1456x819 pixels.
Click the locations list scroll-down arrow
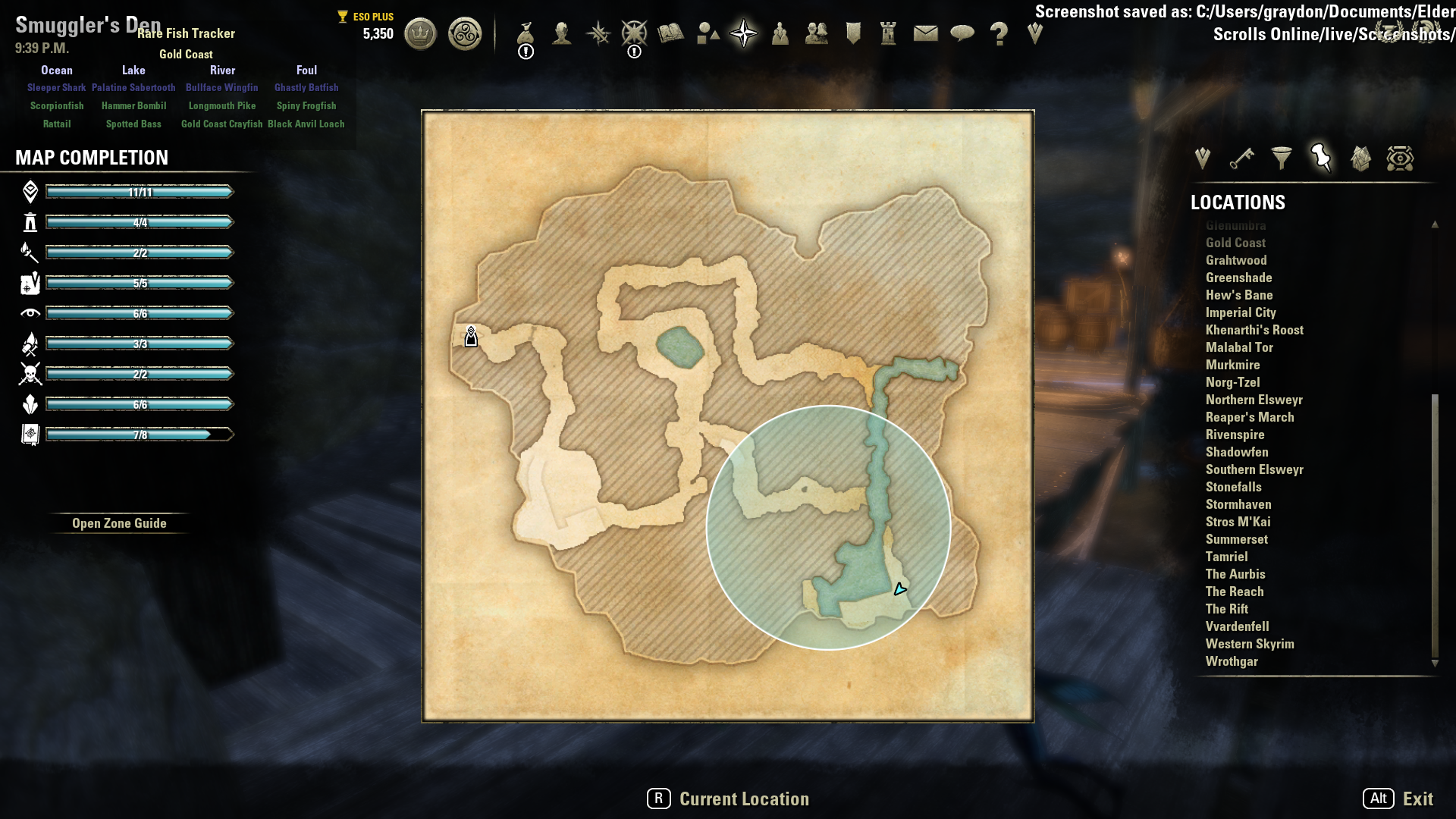[1435, 664]
